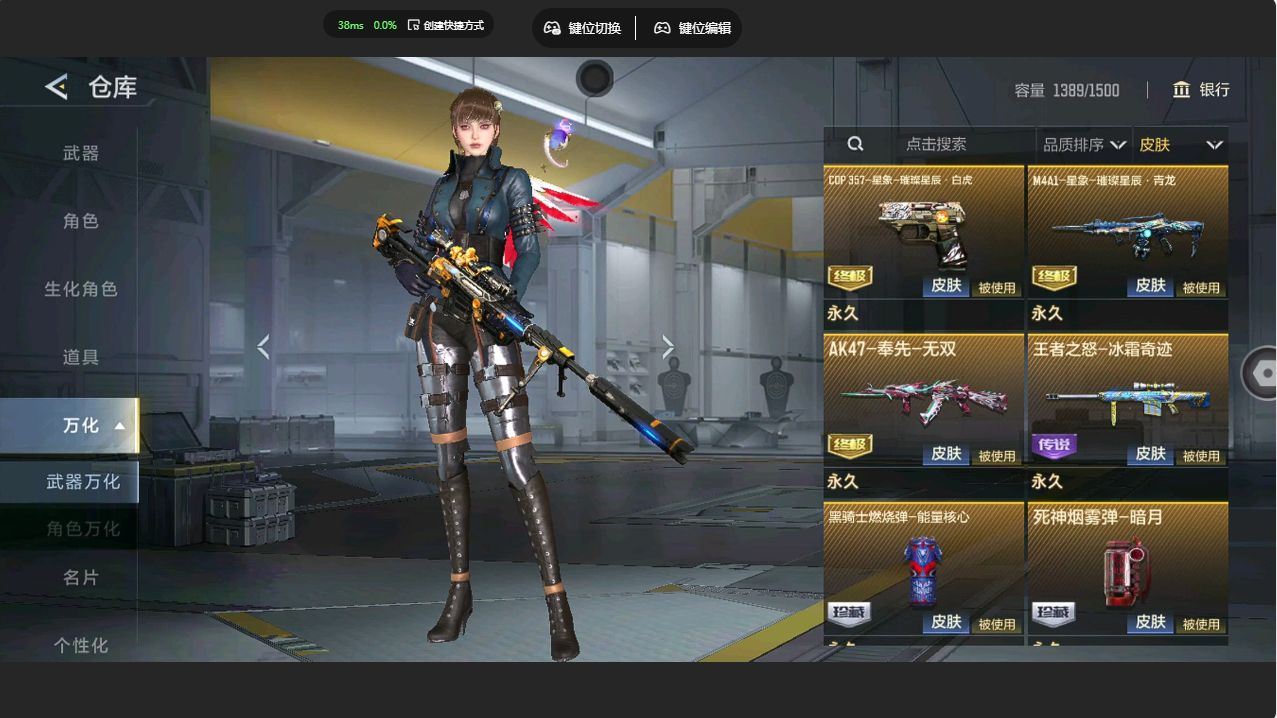Screen dimensions: 1277x718
Task: Open the 名片 category
Action: click(81, 577)
